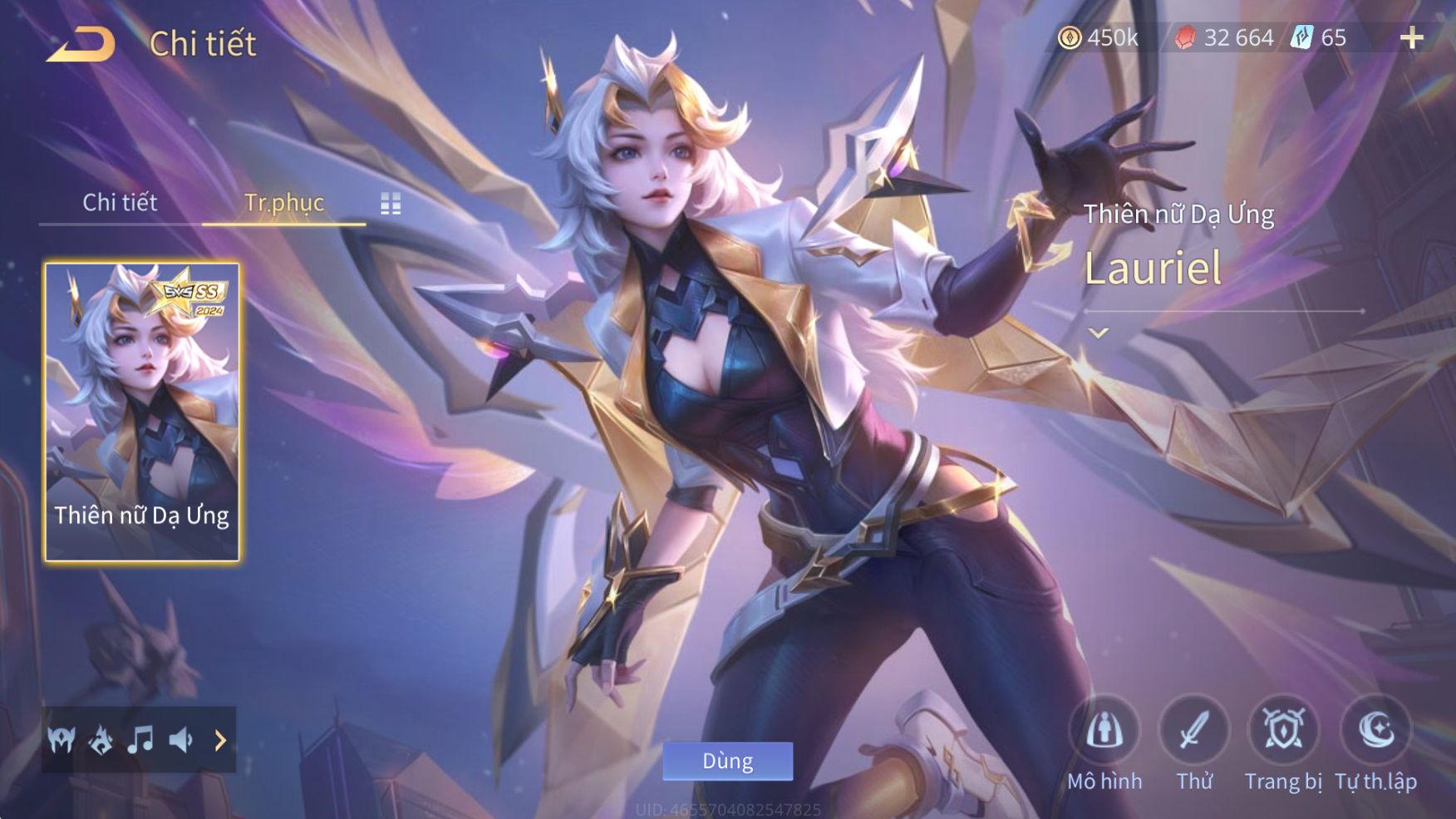Screen dimensions: 1456x819
Task: Choose the Thử trial option
Action: coord(1194,732)
